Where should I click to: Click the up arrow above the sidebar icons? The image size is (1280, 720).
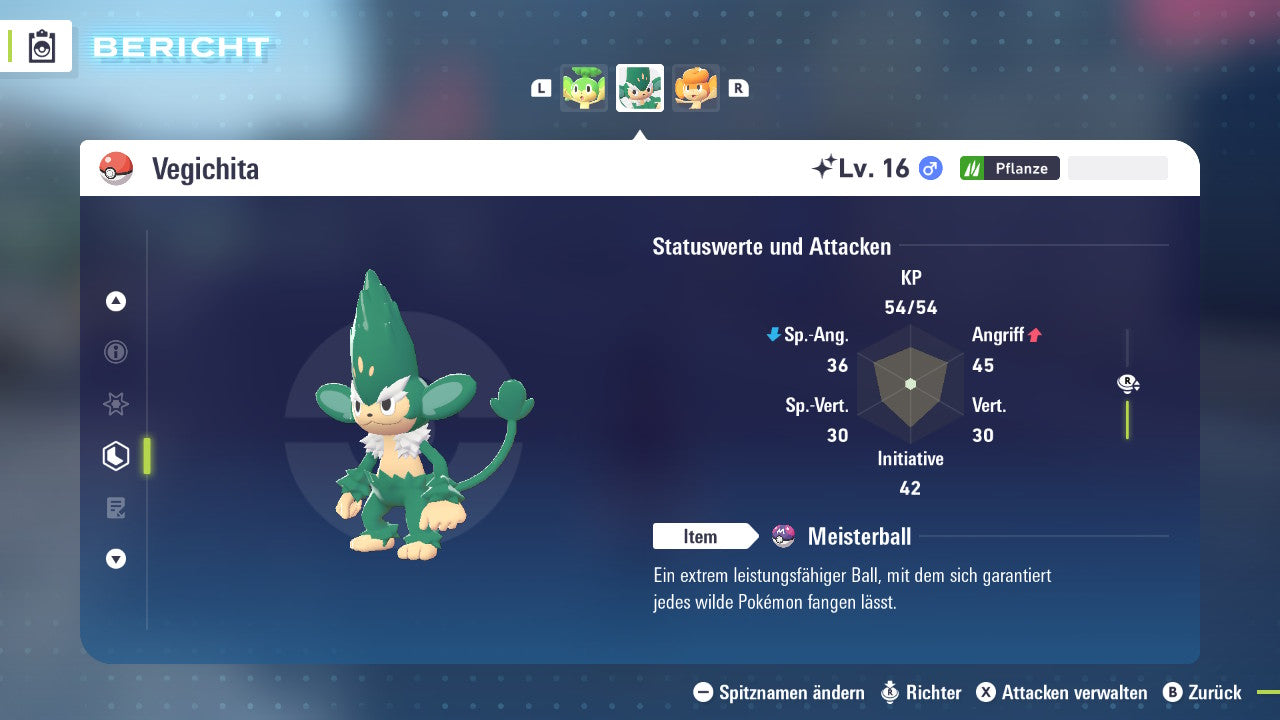click(x=116, y=302)
